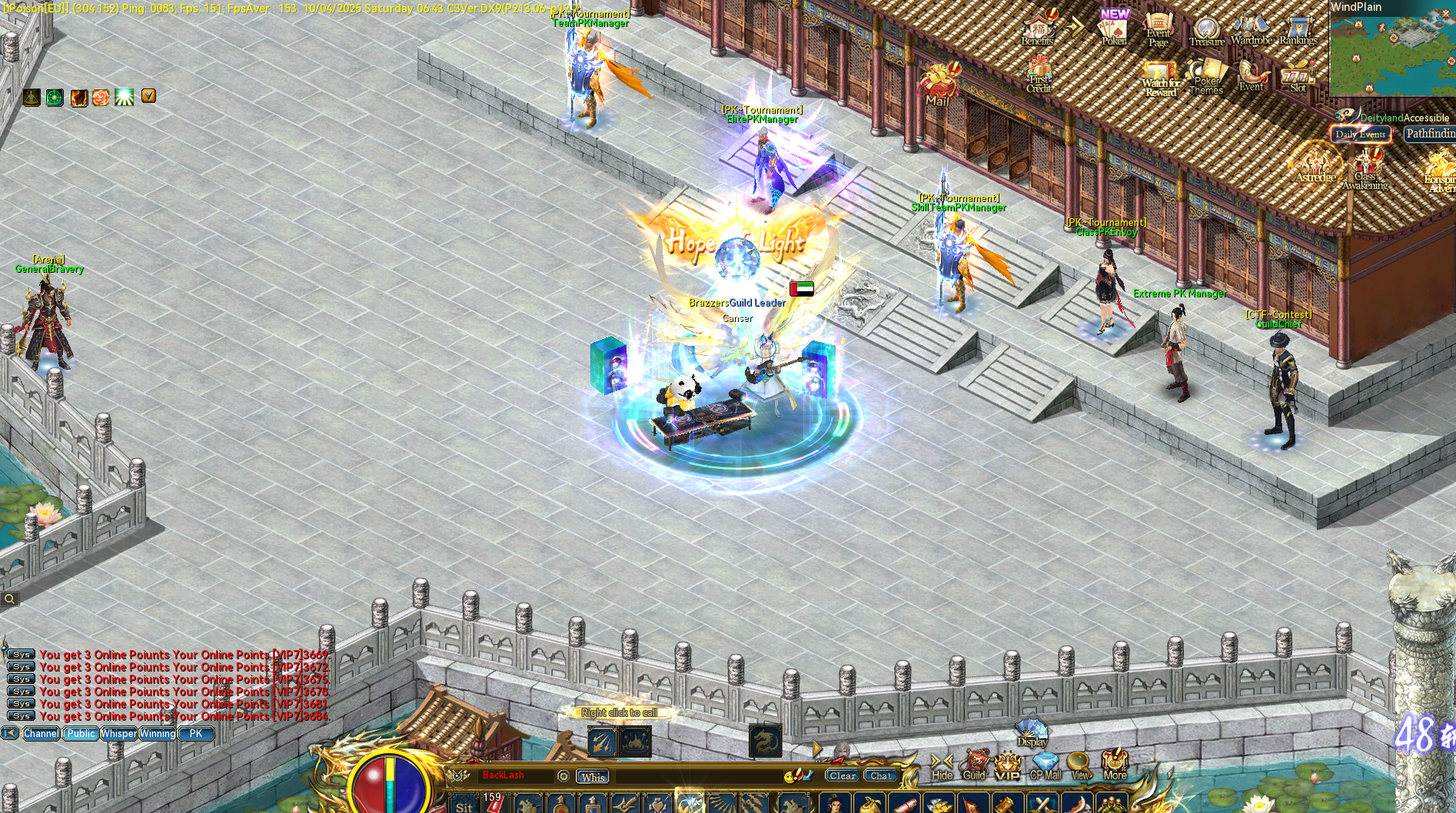Select the PK chat tab
Viewport: 1456px width, 813px height.
coord(196,734)
